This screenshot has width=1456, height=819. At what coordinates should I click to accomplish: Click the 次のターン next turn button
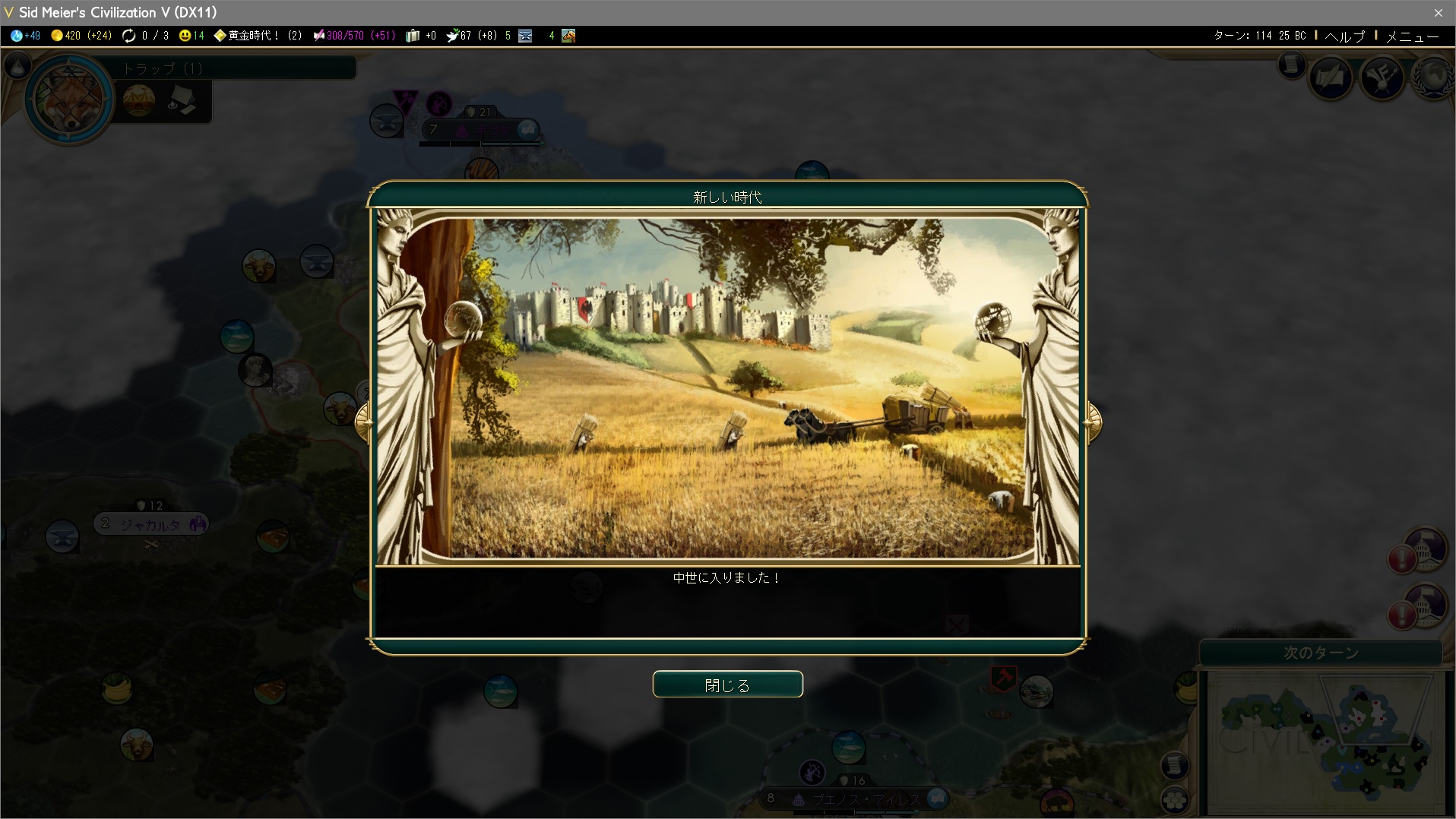1321,653
